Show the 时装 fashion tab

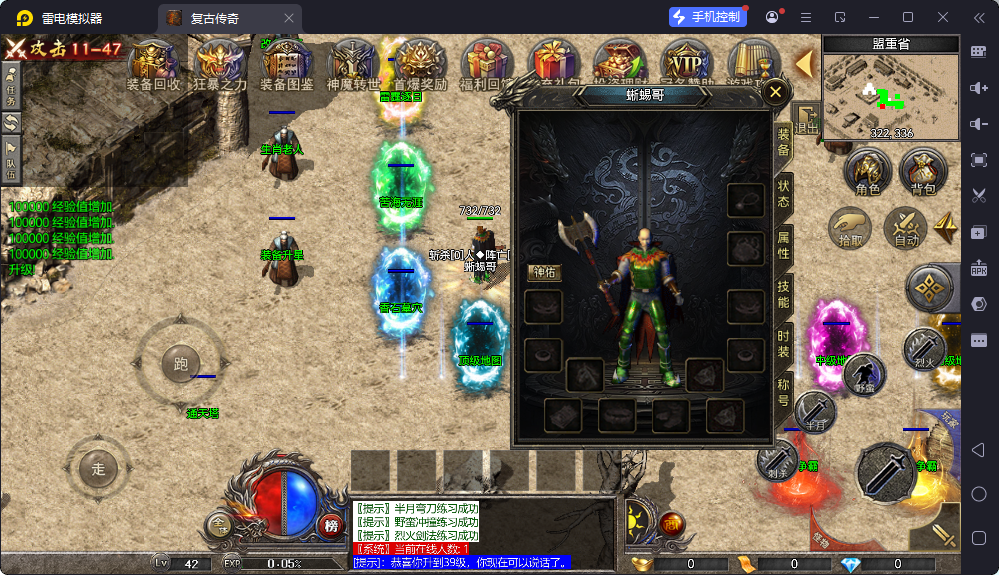(783, 343)
